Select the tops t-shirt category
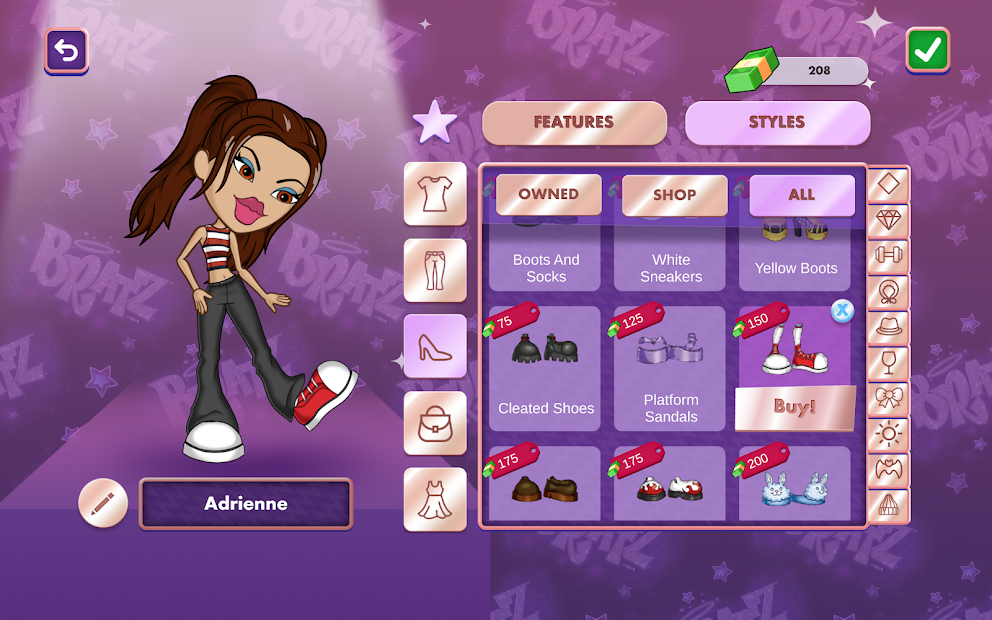The height and width of the screenshot is (620, 992). pyautogui.click(x=435, y=194)
